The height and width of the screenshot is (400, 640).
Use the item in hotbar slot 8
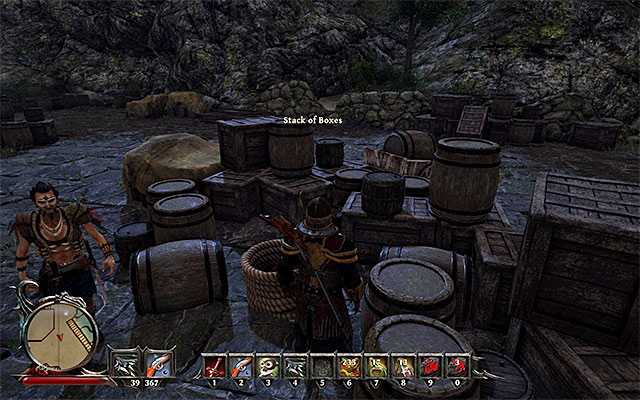pyautogui.click(x=402, y=364)
